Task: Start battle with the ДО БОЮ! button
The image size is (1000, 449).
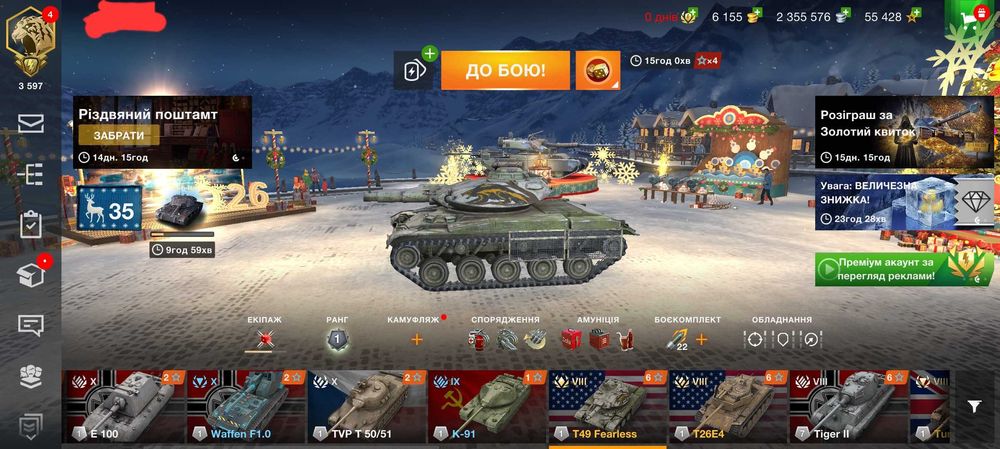Action: pyautogui.click(x=505, y=70)
